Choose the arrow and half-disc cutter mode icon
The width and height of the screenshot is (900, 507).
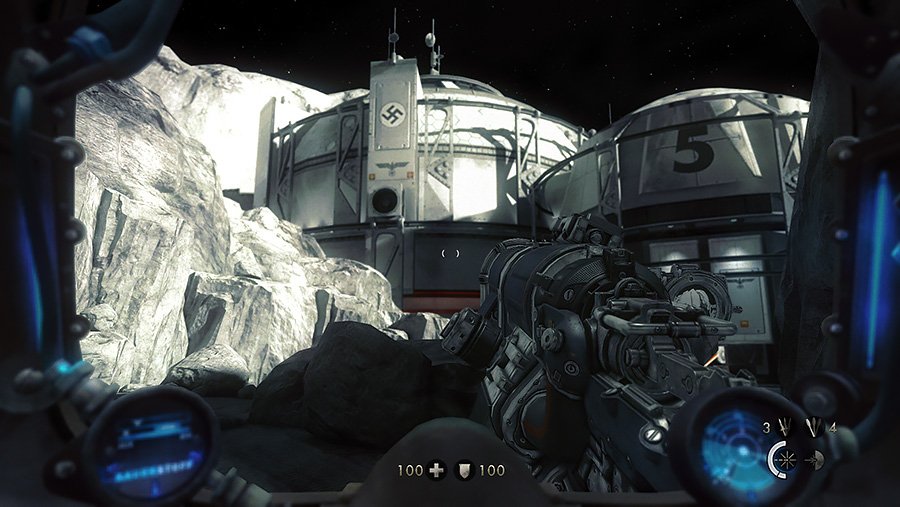pyautogui.click(x=814, y=459)
